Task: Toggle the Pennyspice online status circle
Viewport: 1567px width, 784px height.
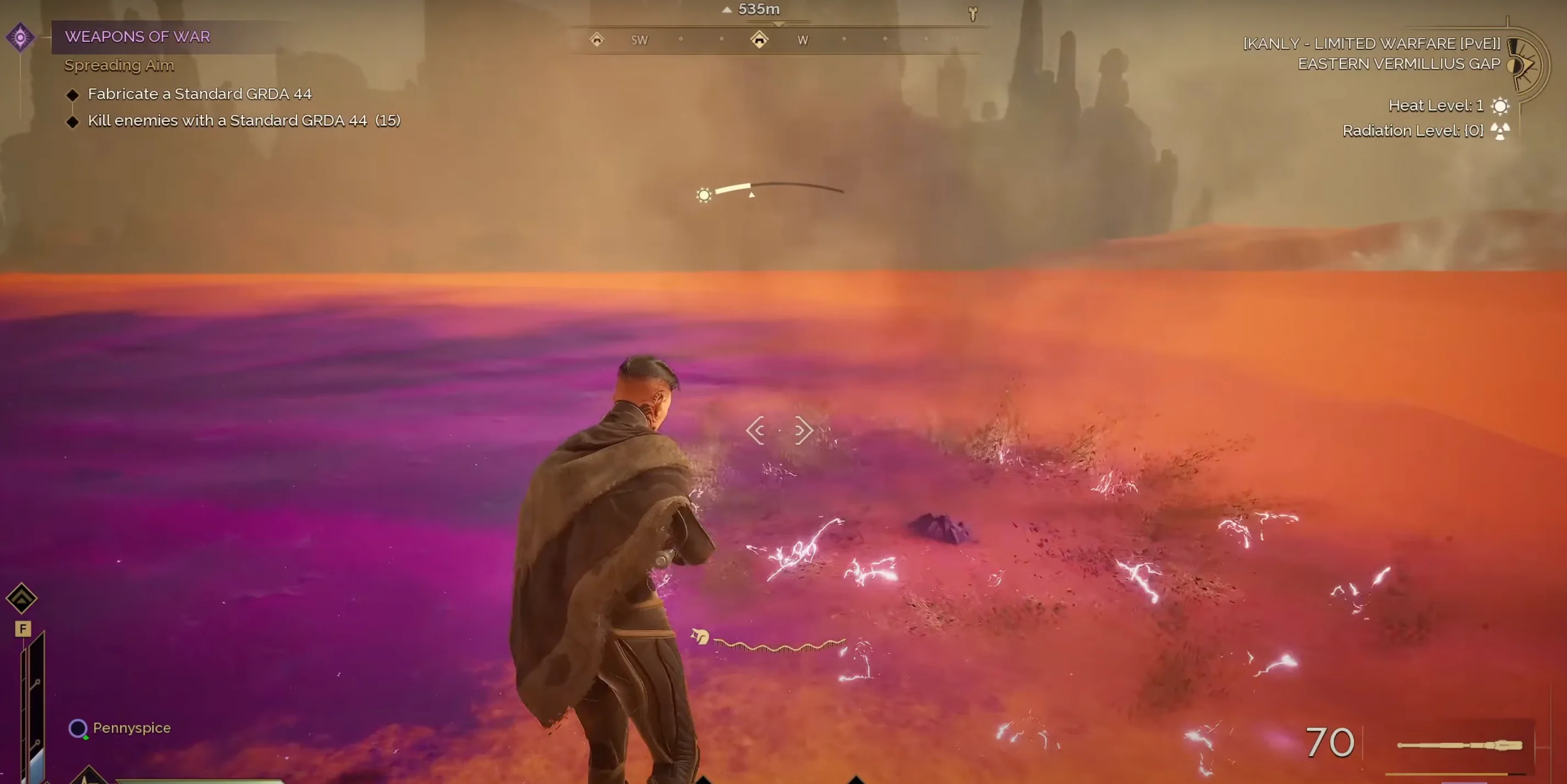Action: (78, 729)
